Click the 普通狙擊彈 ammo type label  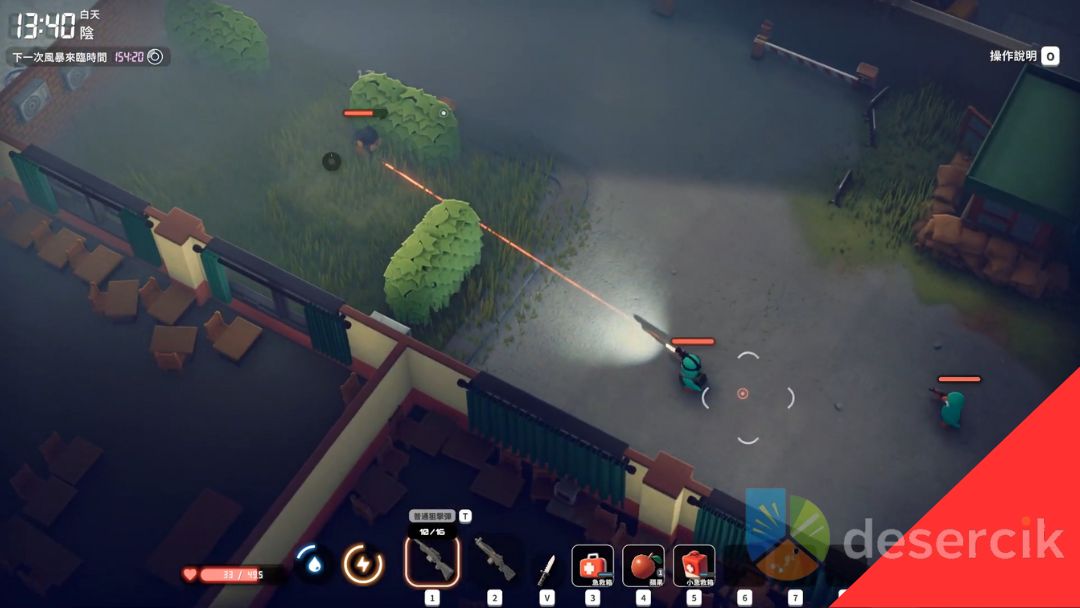432,516
